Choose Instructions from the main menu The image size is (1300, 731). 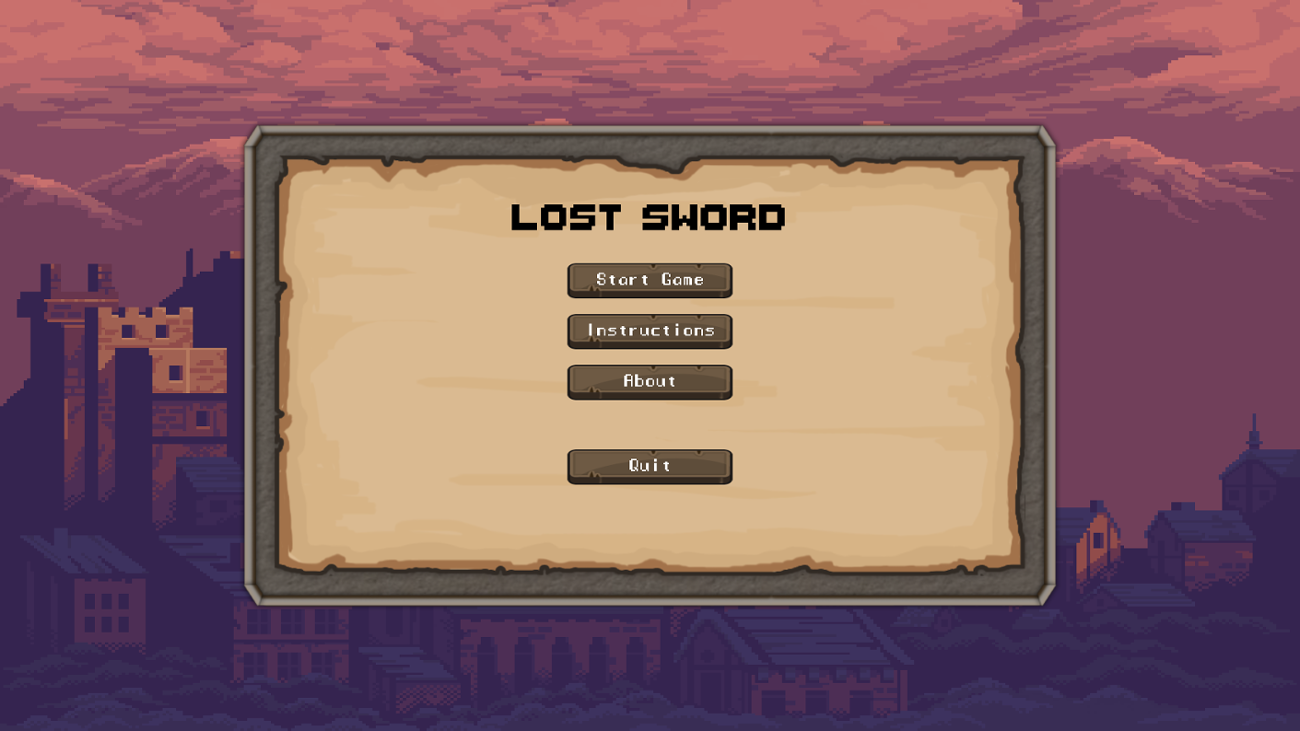tap(649, 331)
